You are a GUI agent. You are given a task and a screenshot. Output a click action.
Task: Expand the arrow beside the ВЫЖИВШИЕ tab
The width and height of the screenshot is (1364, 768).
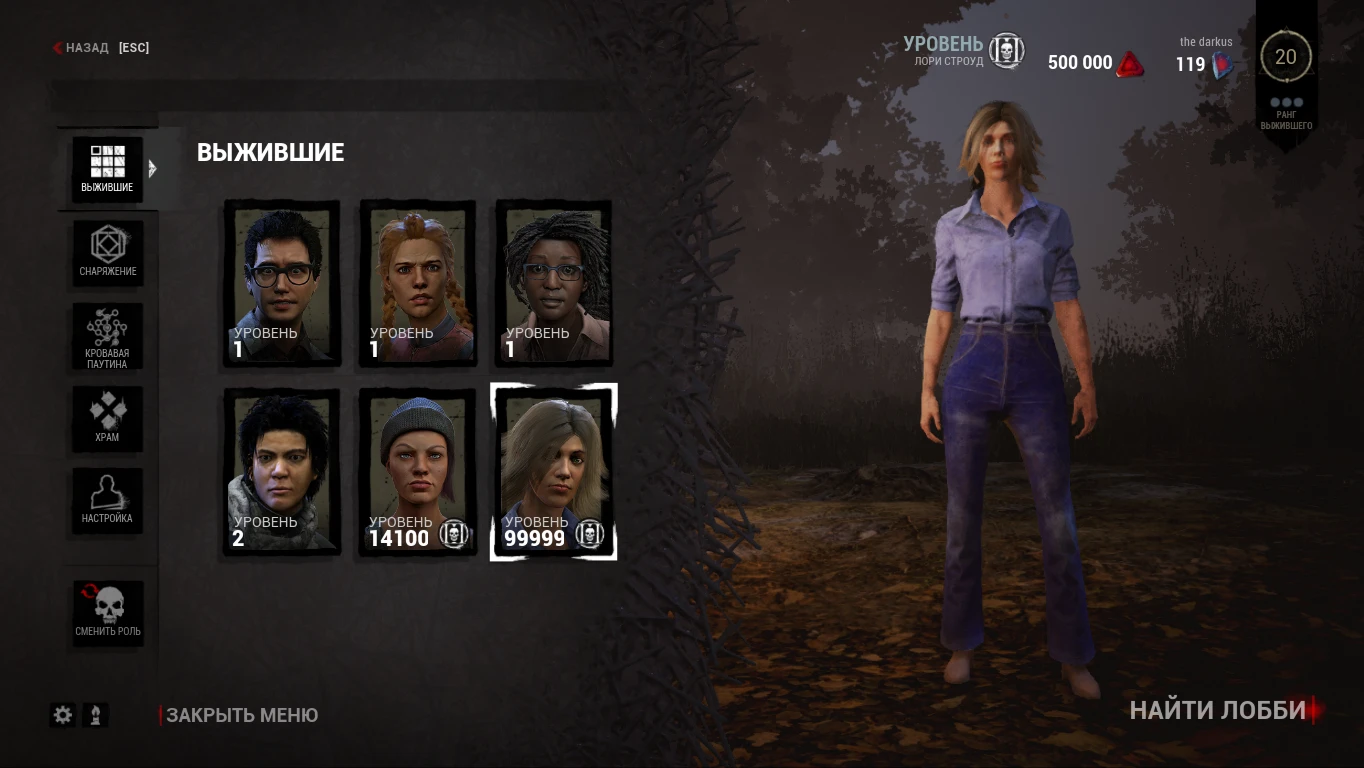(x=153, y=168)
